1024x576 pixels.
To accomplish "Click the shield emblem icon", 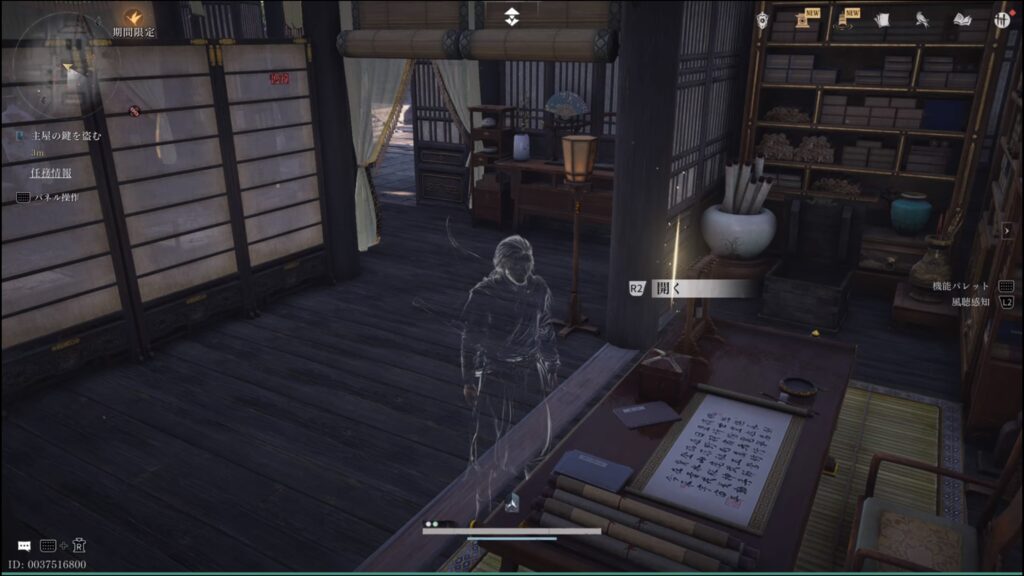I will (x=762, y=20).
